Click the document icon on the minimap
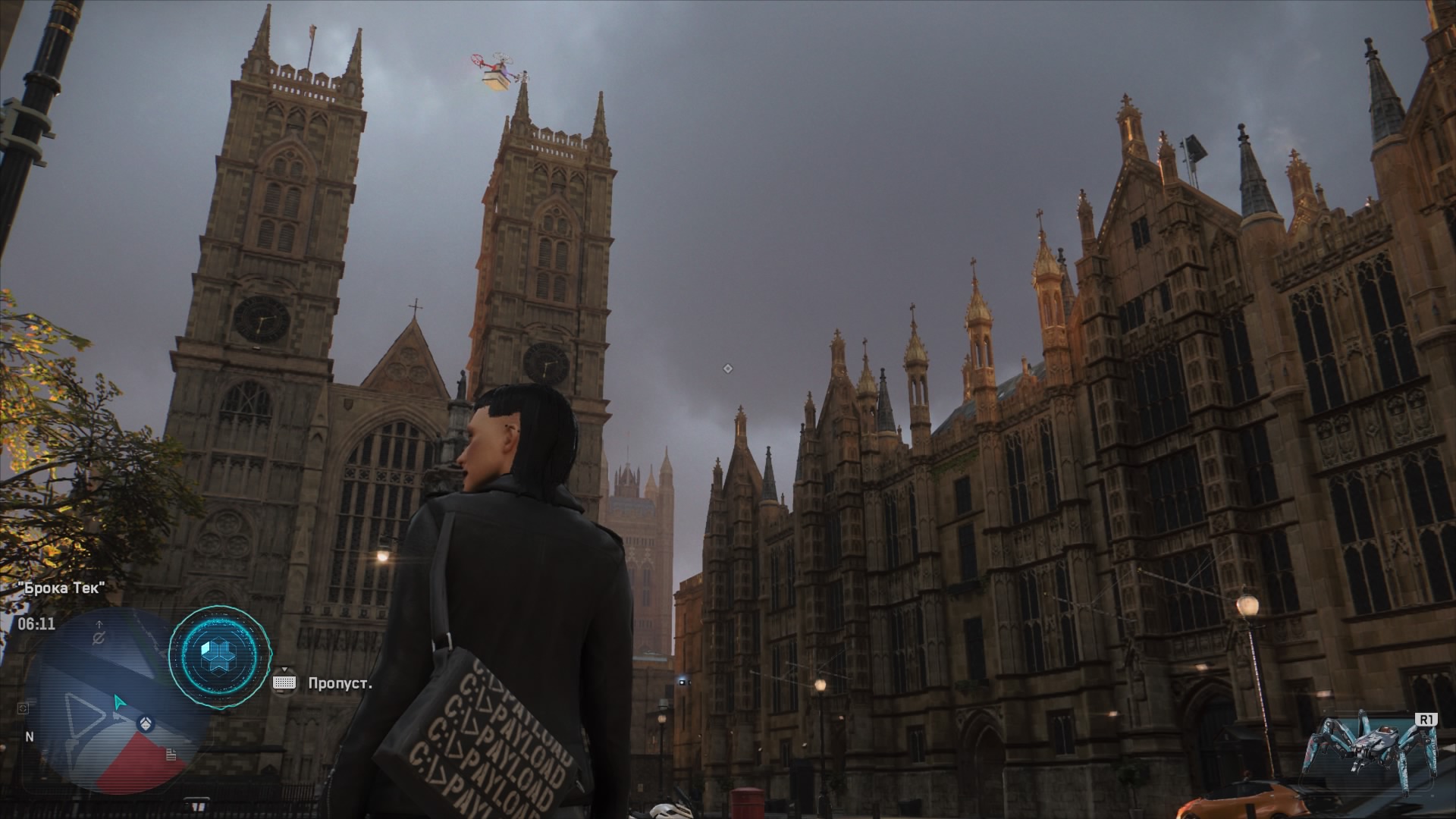This screenshot has width=1456, height=819. pos(172,754)
